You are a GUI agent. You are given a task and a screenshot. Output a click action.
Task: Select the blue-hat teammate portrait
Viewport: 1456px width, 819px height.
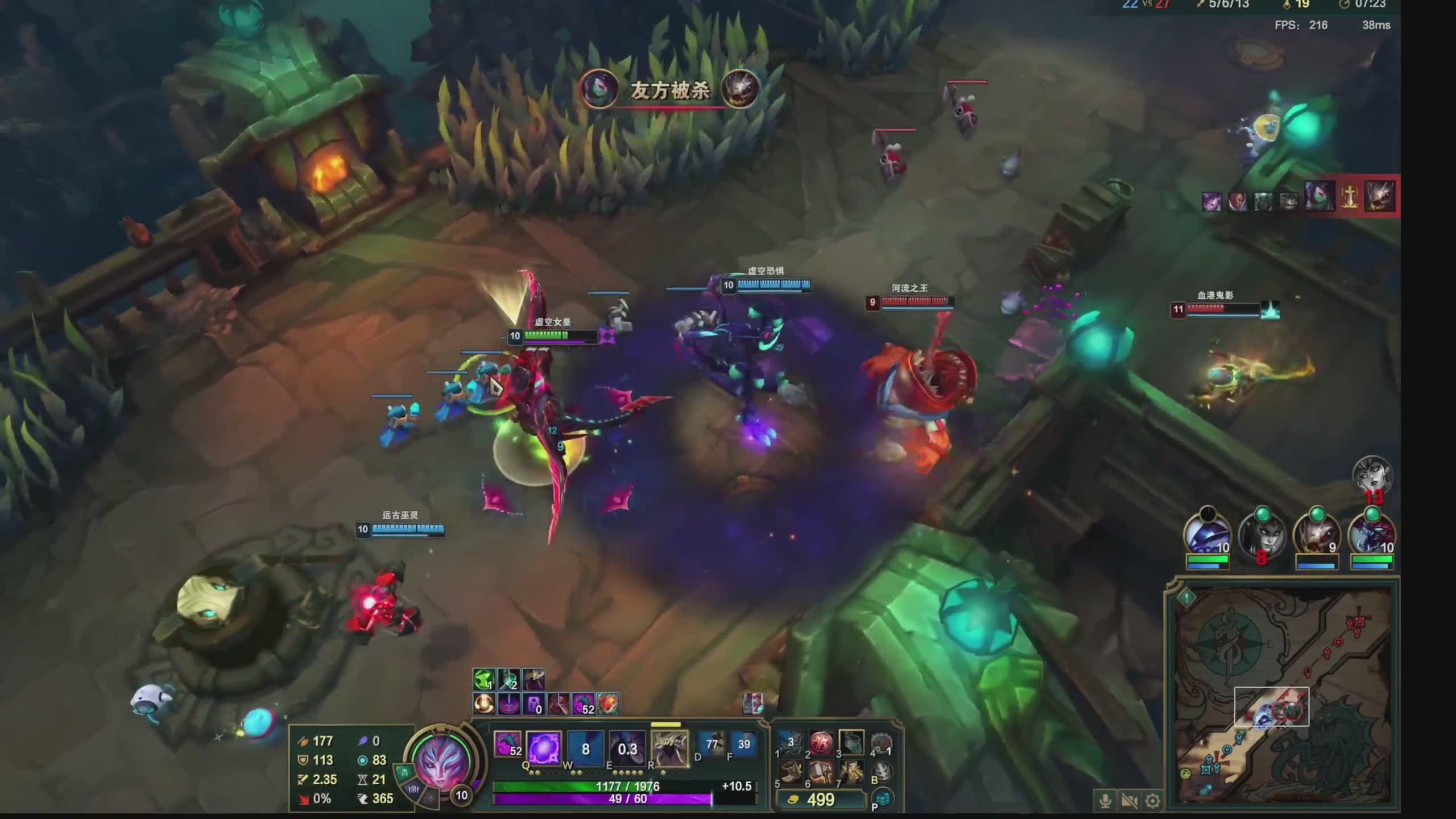coord(1207,536)
